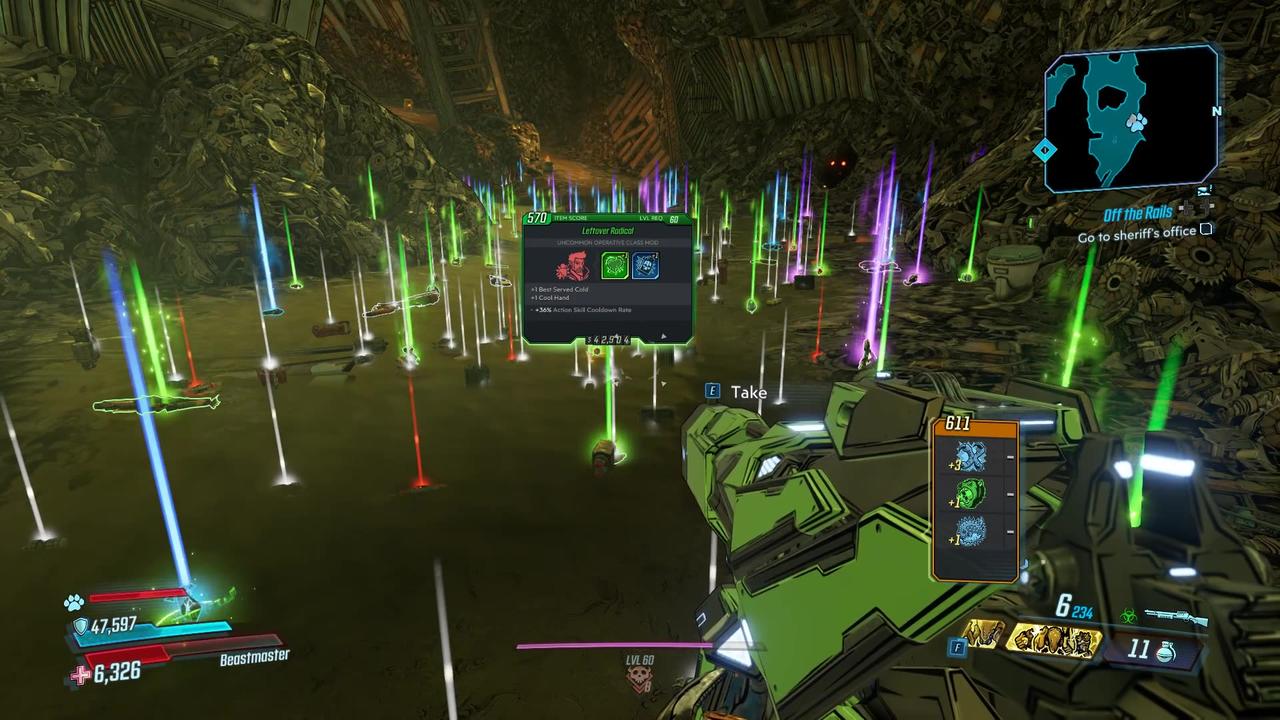
Task: Click the red Zane portrait icon on the class mod
Action: pos(574,264)
